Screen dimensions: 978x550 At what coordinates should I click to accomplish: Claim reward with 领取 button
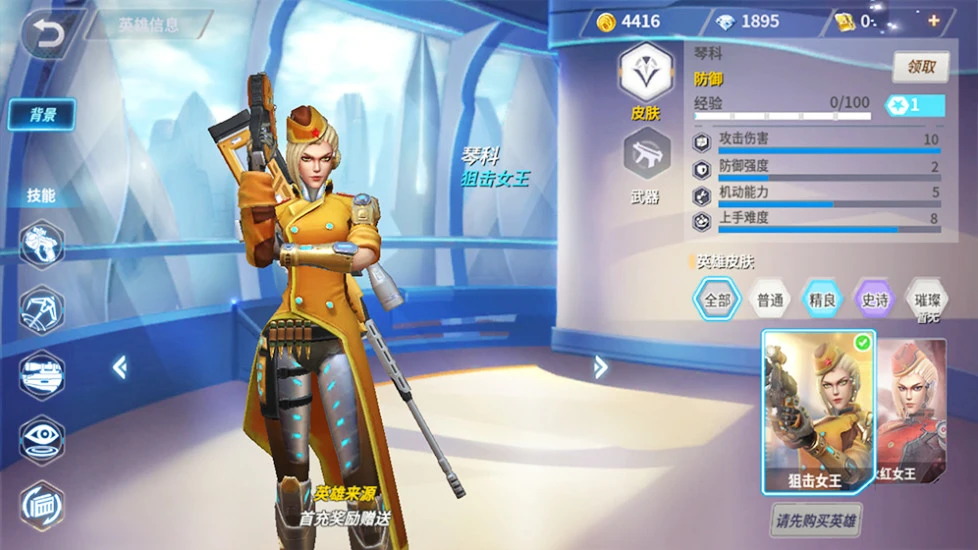[x=920, y=67]
